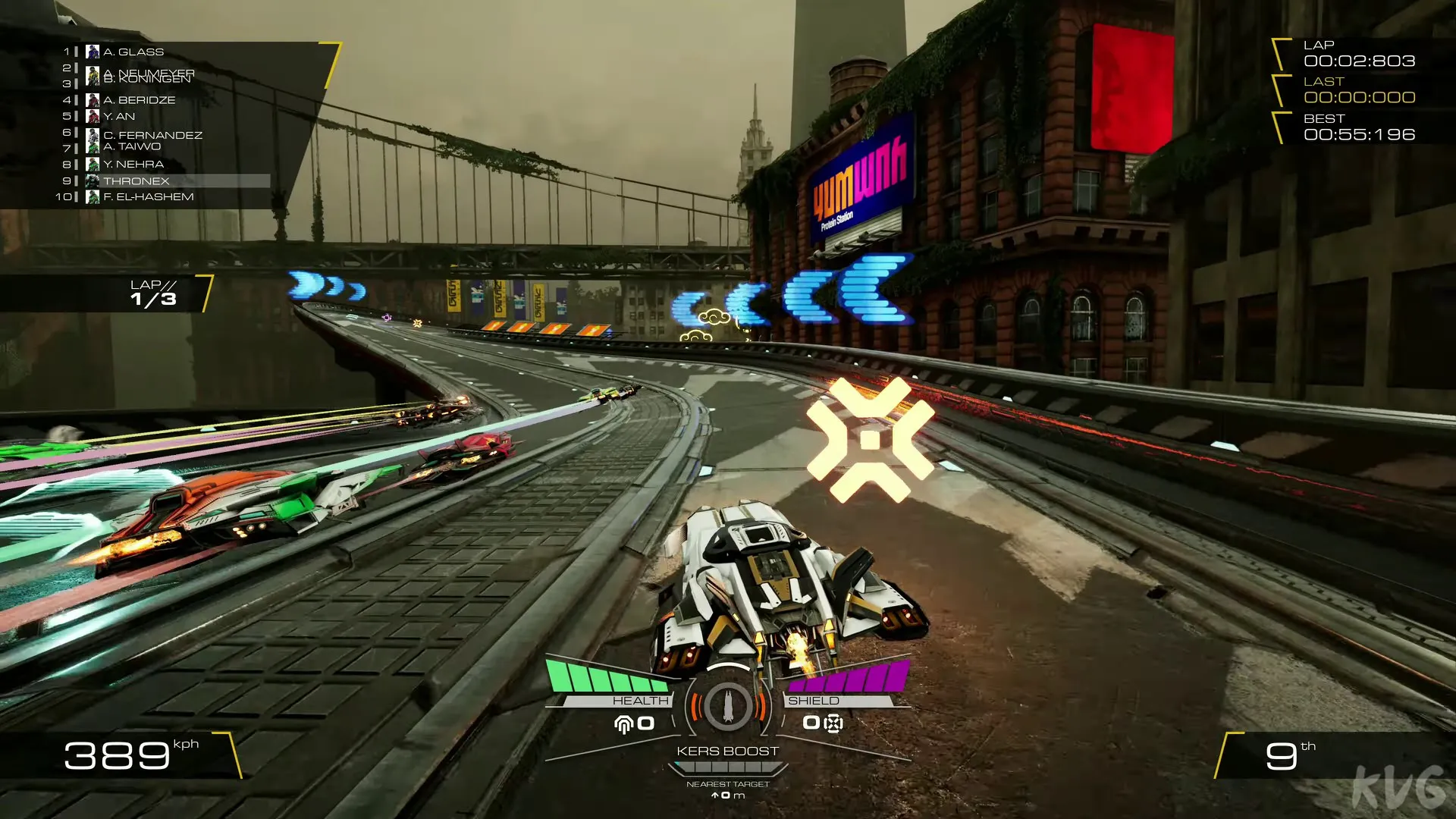
Task: Select A. GLASS in the race standings
Action: [133, 52]
